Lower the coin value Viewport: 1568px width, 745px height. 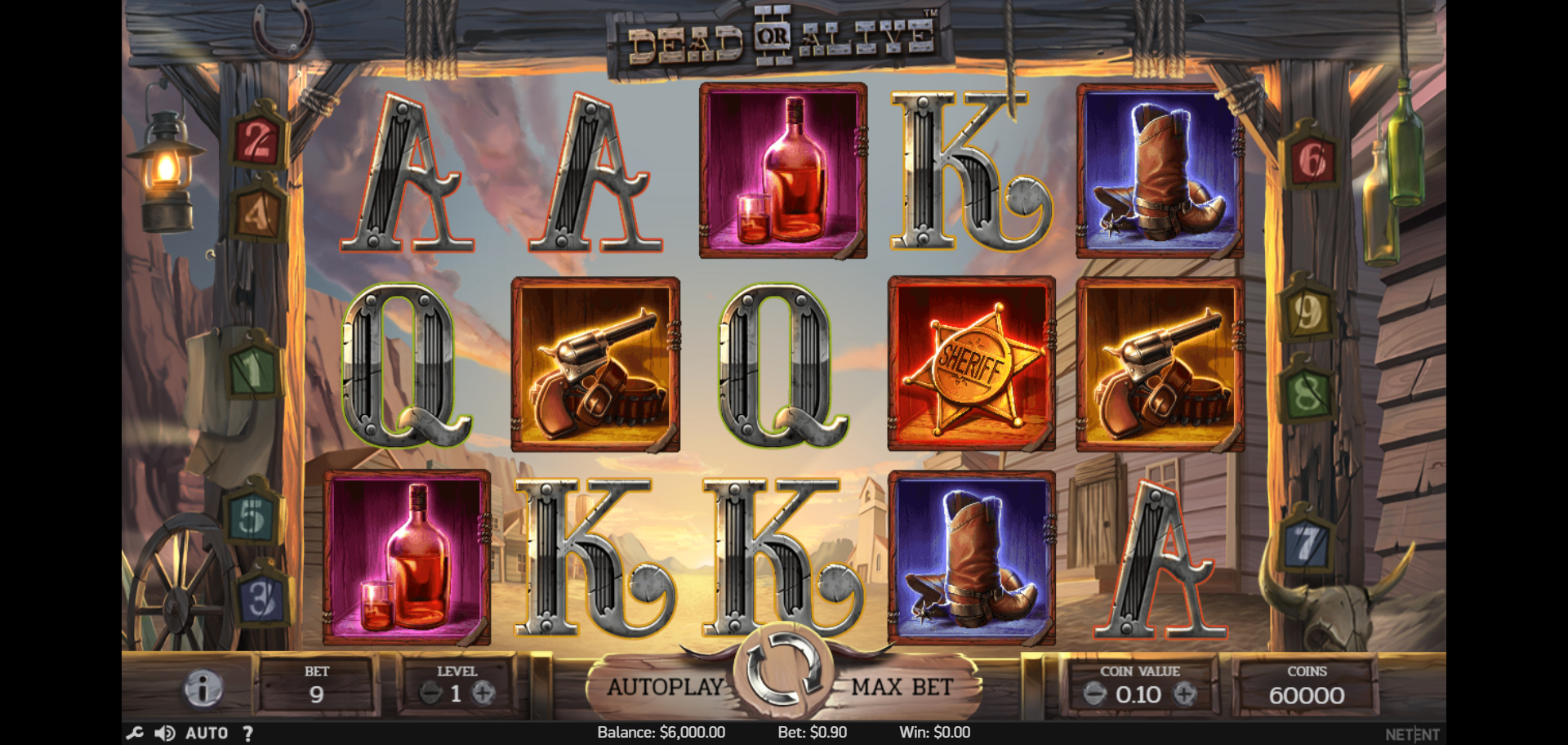pyautogui.click(x=1094, y=694)
